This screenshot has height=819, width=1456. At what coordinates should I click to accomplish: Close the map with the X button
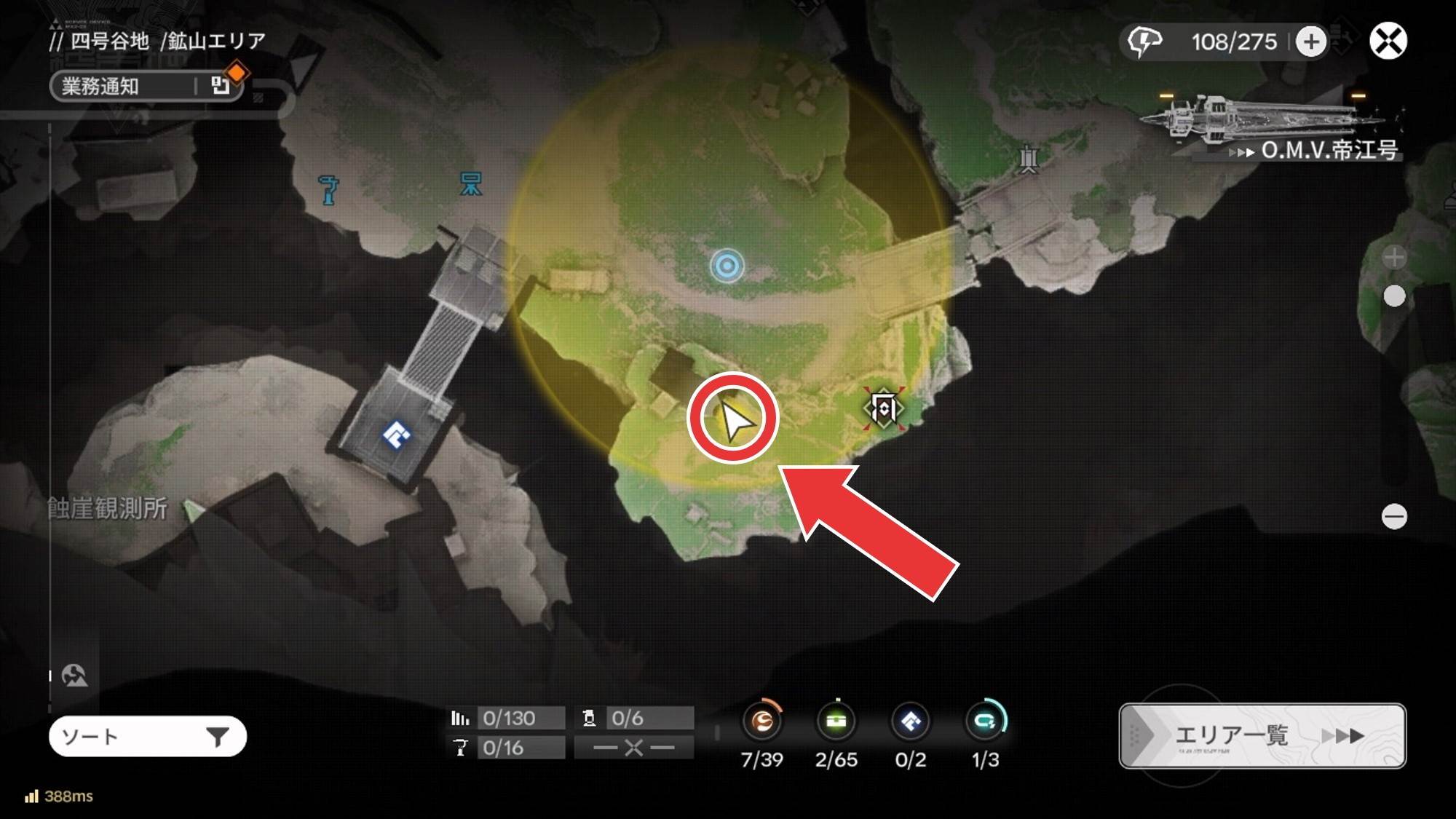pyautogui.click(x=1388, y=41)
